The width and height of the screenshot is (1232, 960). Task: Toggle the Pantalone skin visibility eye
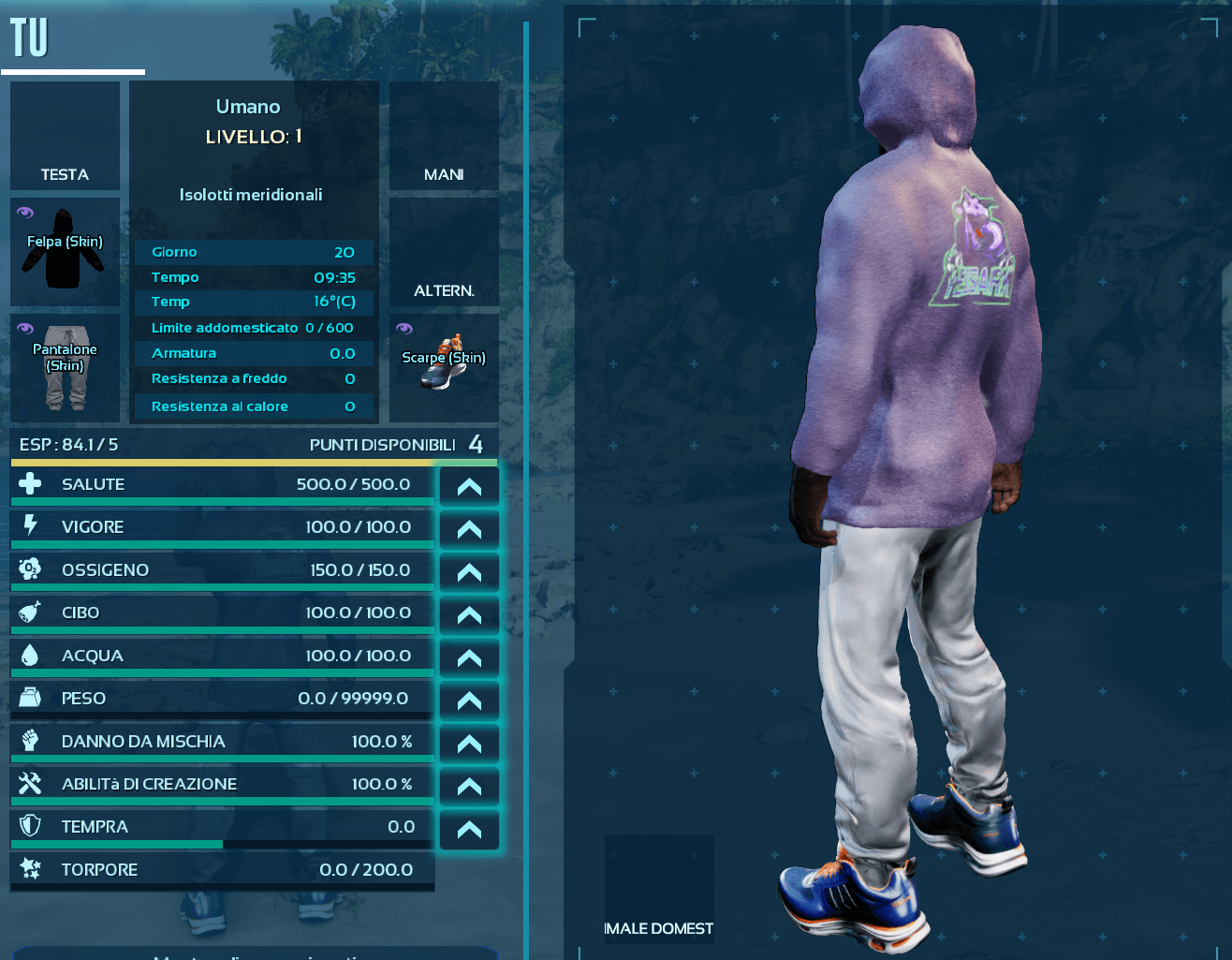(x=25, y=329)
